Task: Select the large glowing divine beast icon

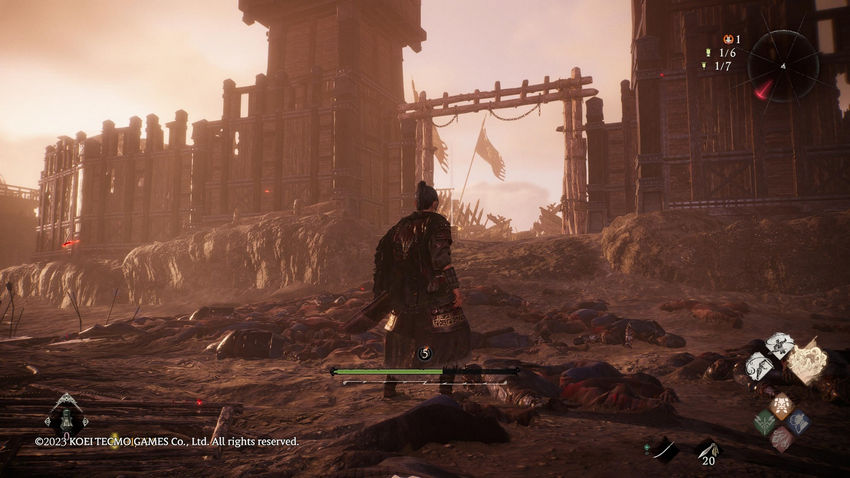Action: click(x=807, y=362)
